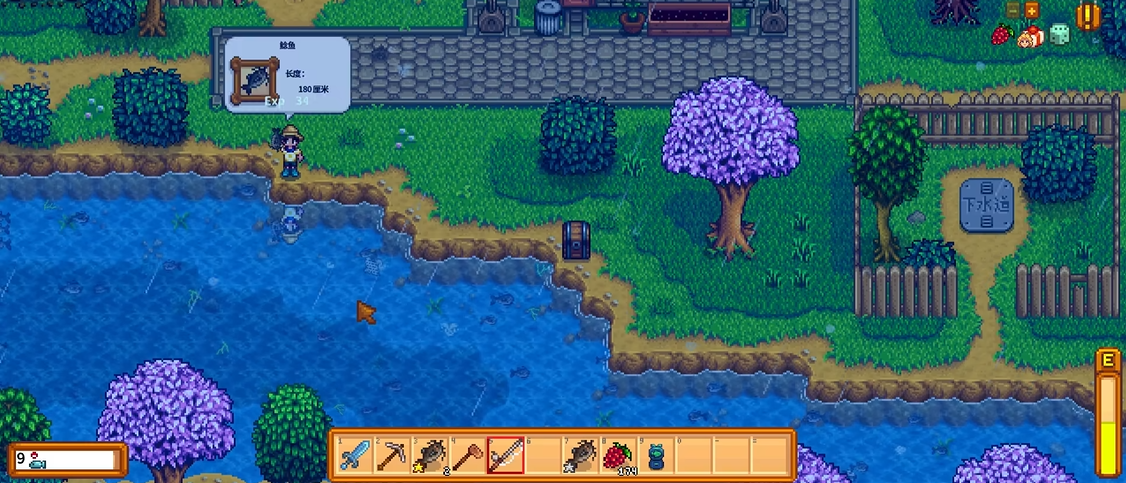Open the quest journal exclamation icon
Image resolution: width=1126 pixels, height=483 pixels.
(1088, 15)
